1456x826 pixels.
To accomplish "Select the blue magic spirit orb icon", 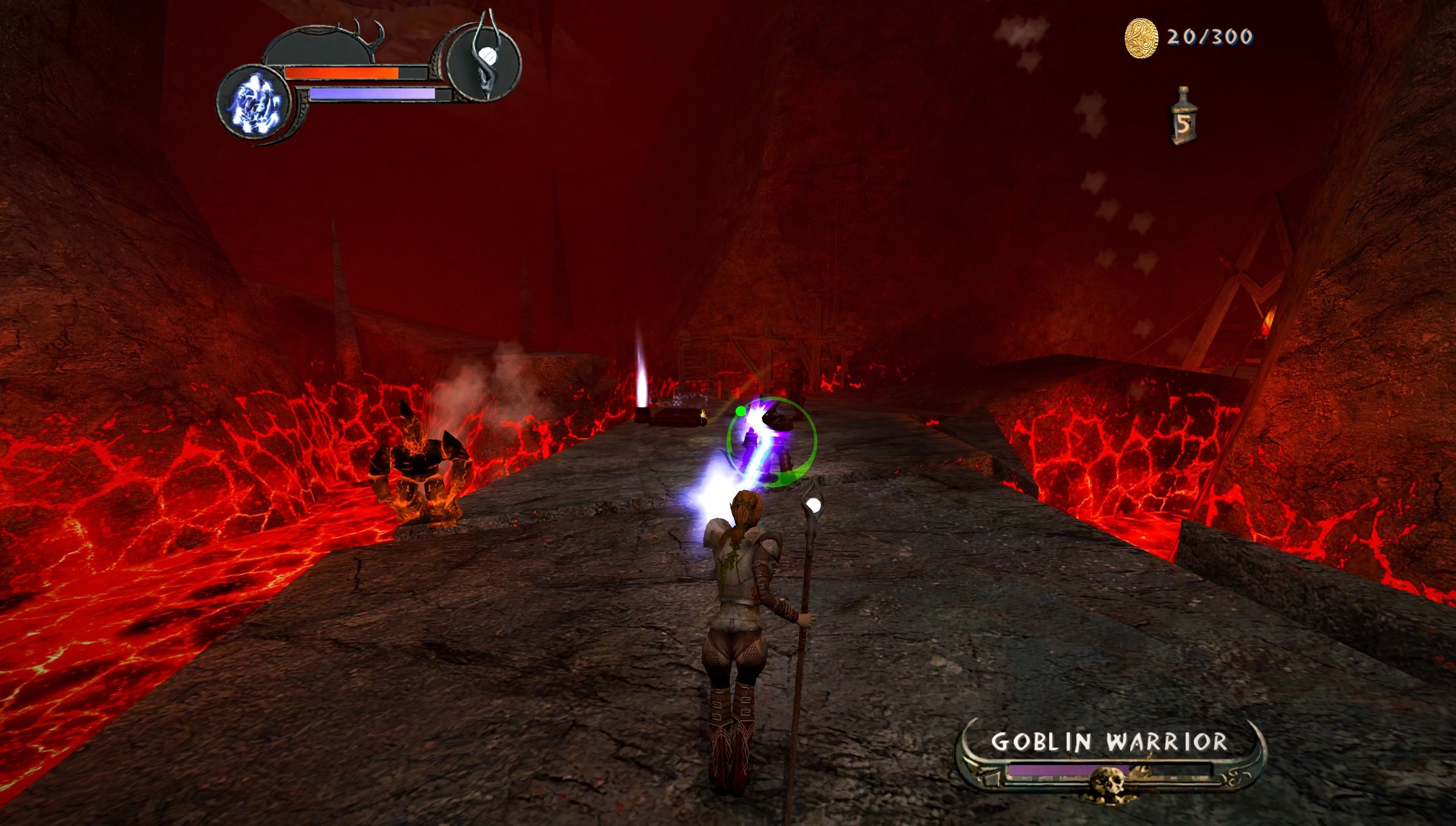I will (257, 104).
